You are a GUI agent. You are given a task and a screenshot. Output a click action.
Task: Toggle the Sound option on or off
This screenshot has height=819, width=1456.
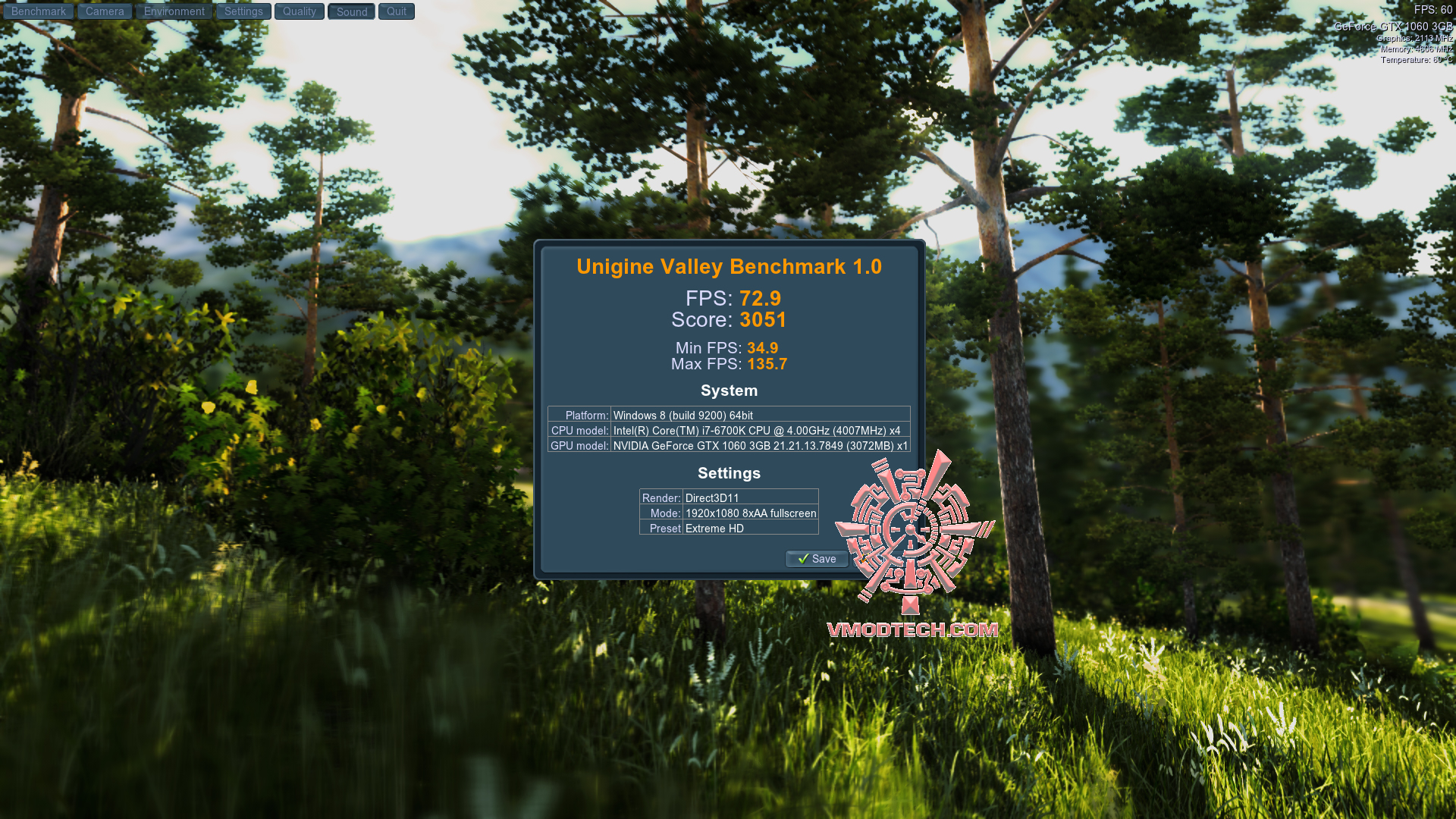350,11
